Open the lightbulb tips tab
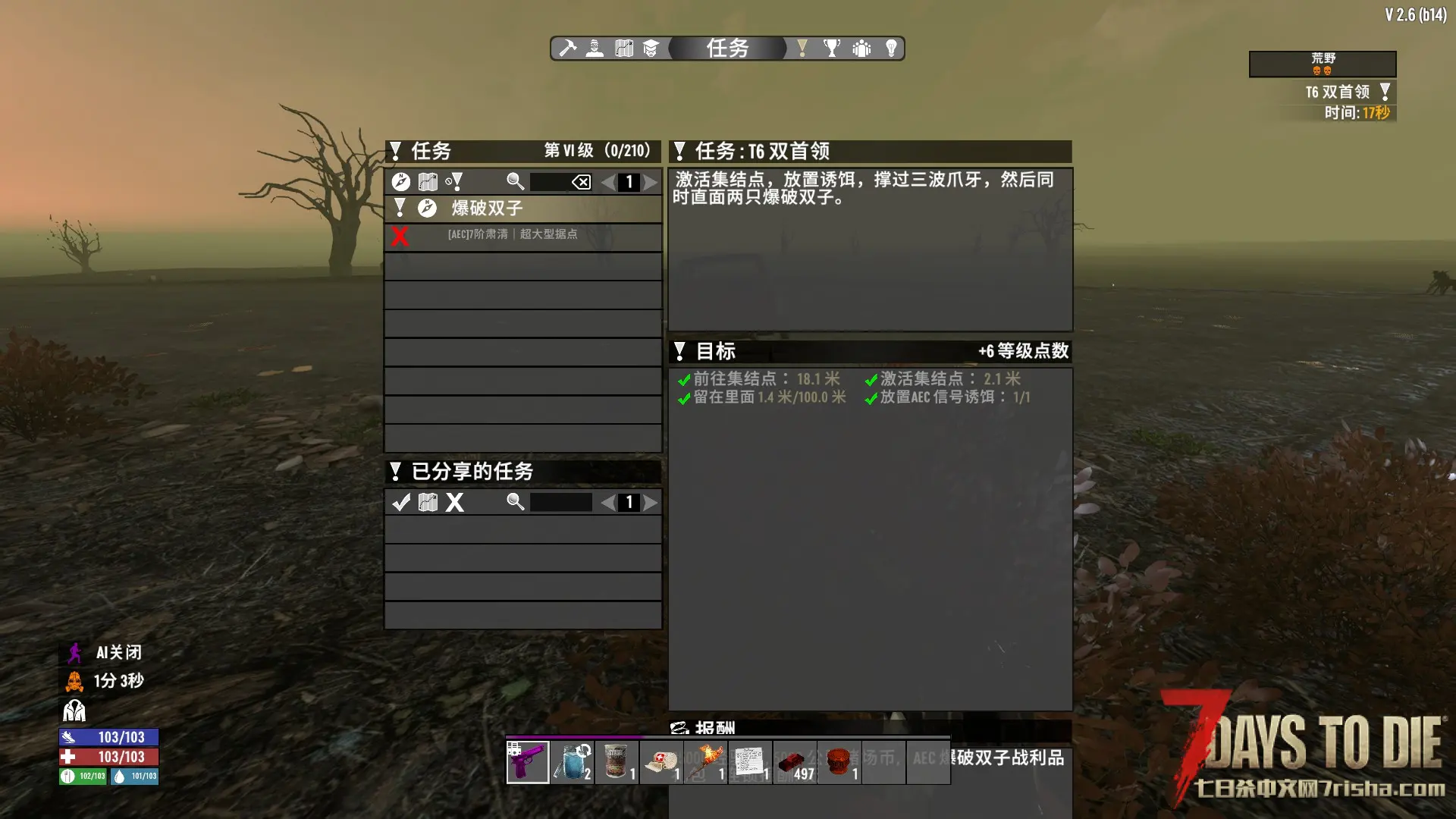Image resolution: width=1456 pixels, height=819 pixels. pos(892,49)
